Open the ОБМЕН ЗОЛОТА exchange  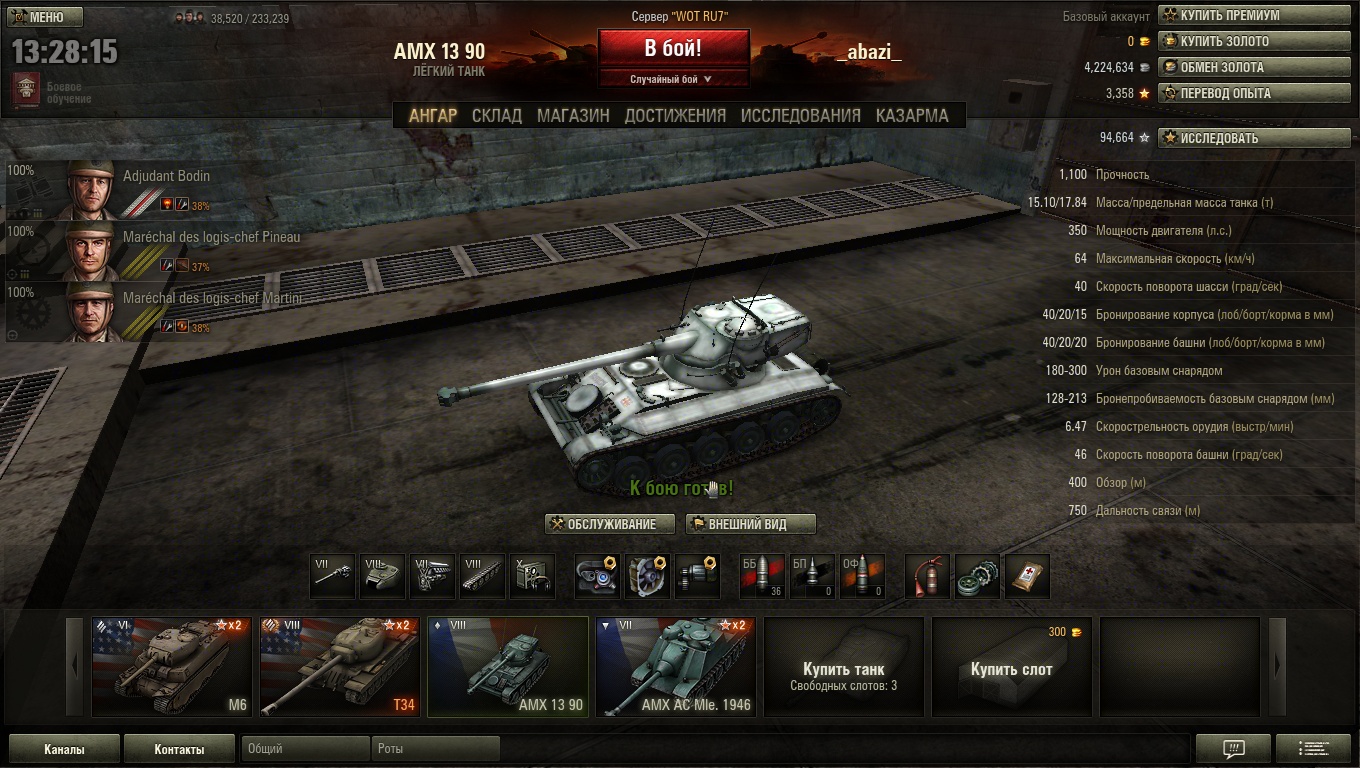coord(1254,67)
